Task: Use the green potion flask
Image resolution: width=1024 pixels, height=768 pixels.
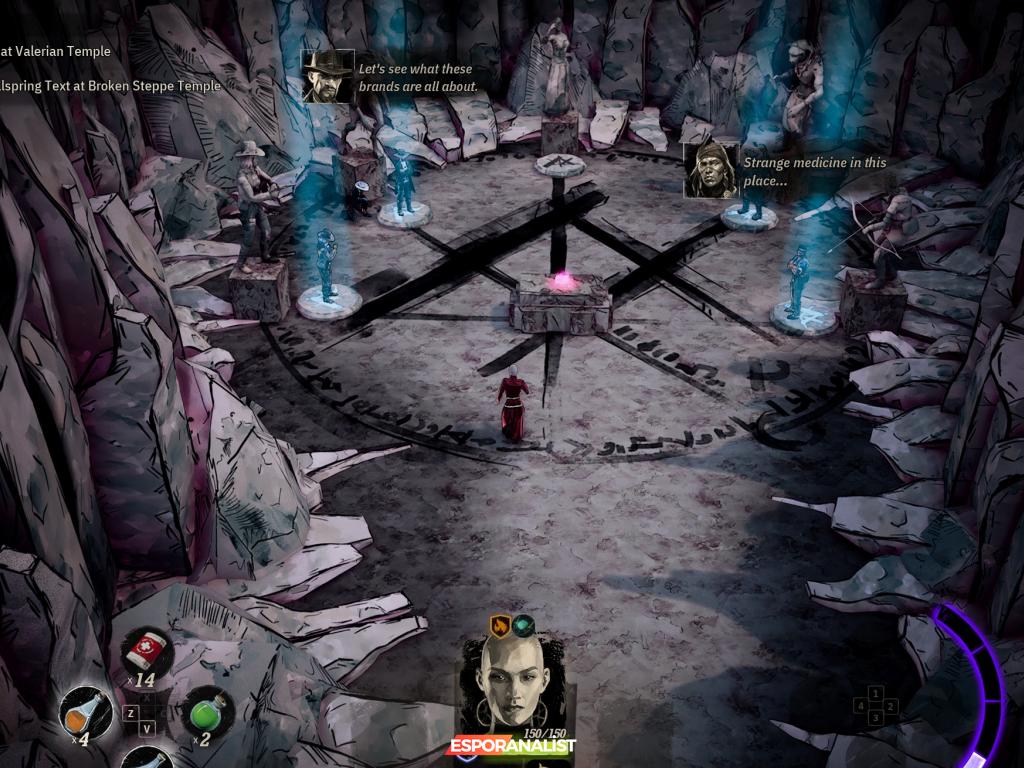Action: coord(207,712)
